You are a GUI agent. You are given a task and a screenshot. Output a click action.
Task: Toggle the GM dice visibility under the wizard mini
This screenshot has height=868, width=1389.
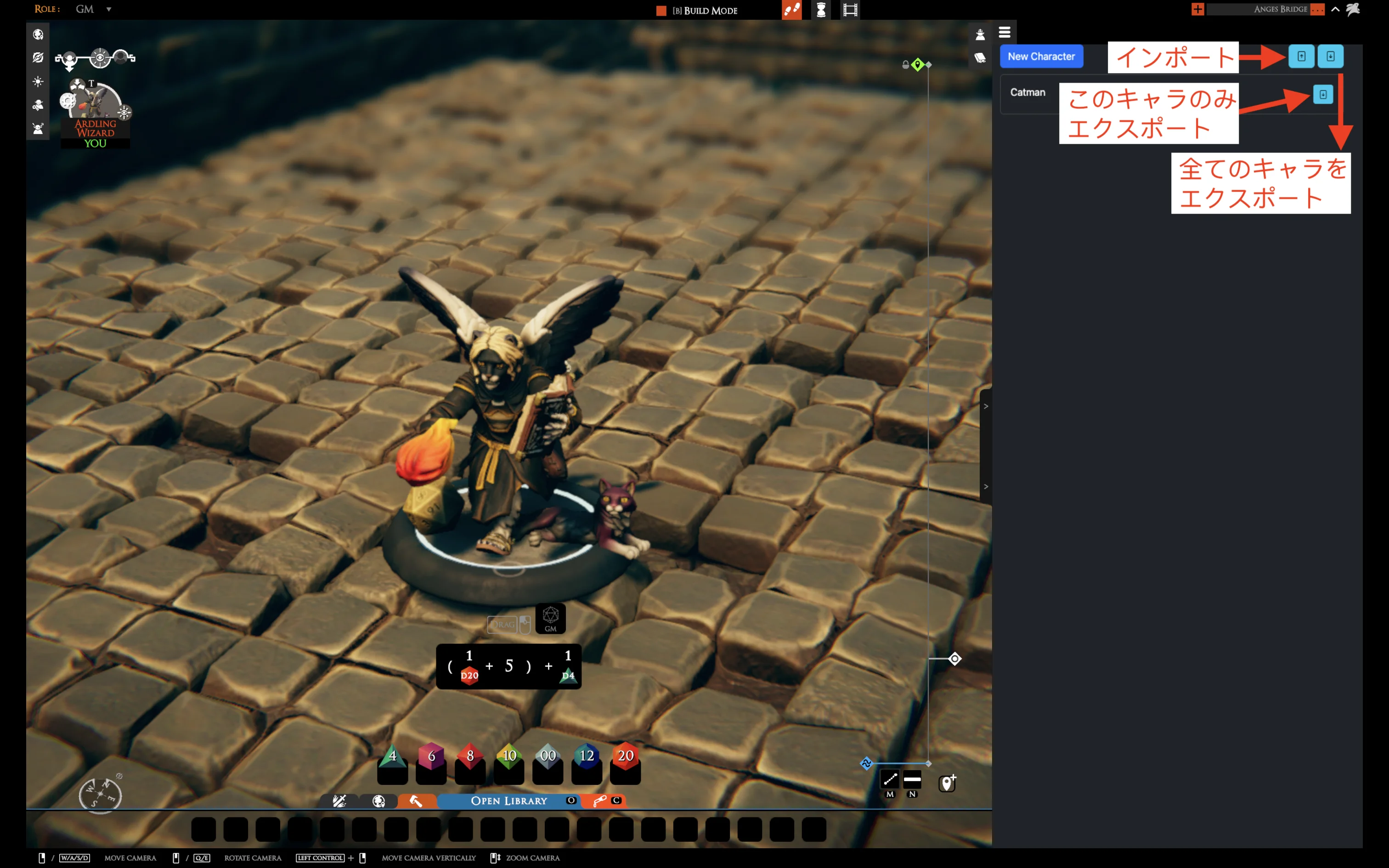pyautogui.click(x=550, y=619)
